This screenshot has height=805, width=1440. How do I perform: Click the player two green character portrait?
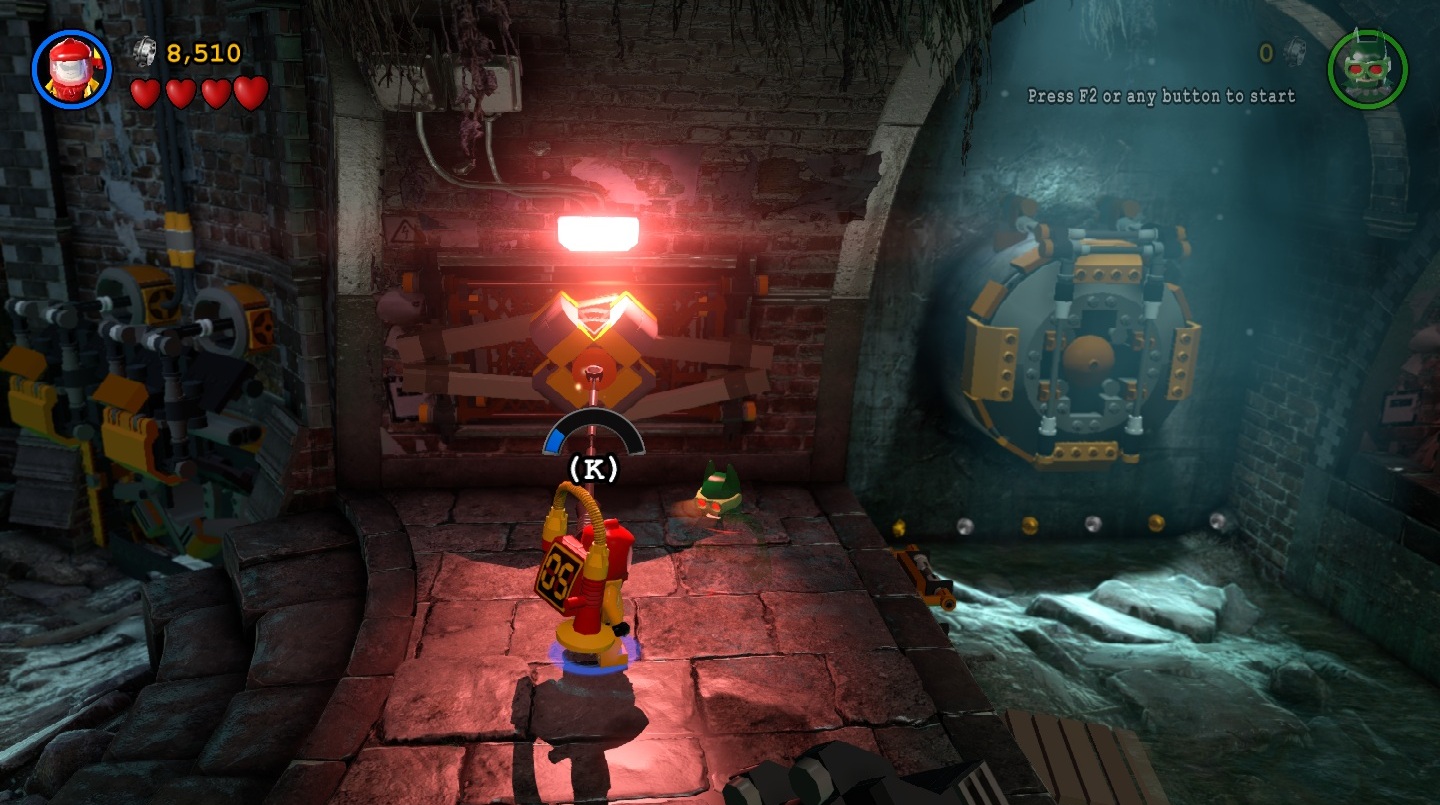(1367, 69)
